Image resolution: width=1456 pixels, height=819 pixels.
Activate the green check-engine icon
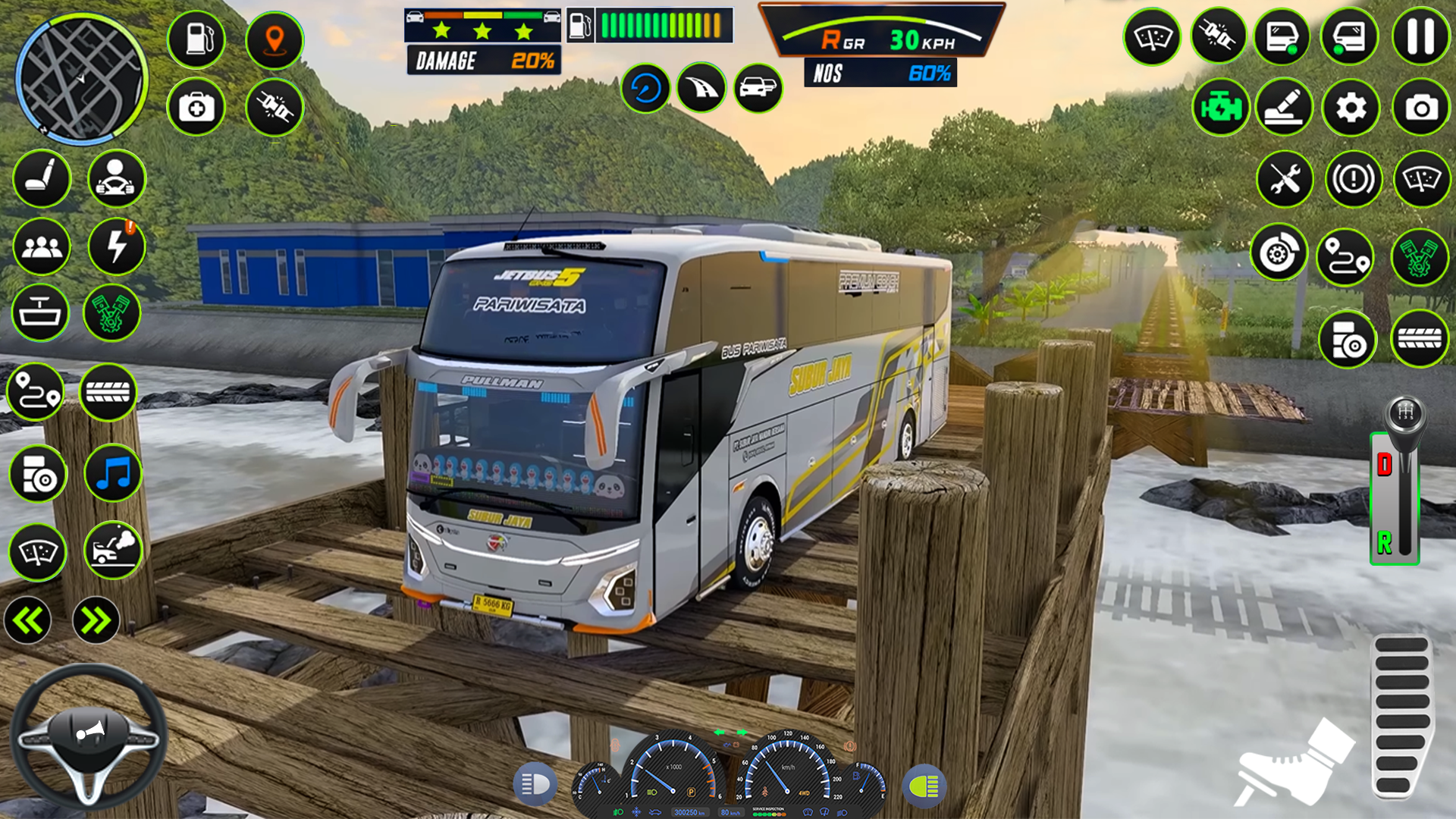pyautogui.click(x=1220, y=108)
